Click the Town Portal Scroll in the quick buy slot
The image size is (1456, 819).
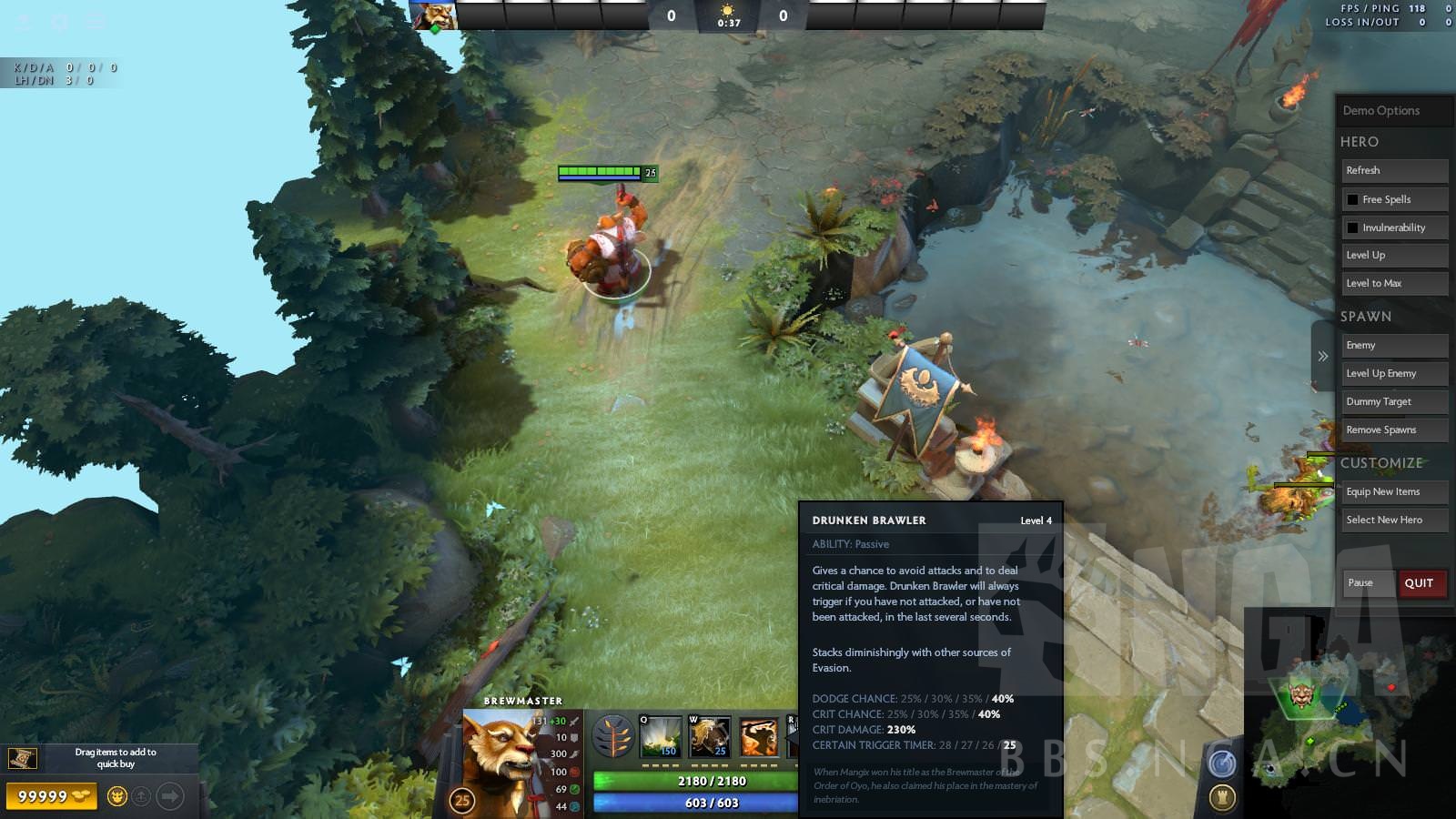22,758
